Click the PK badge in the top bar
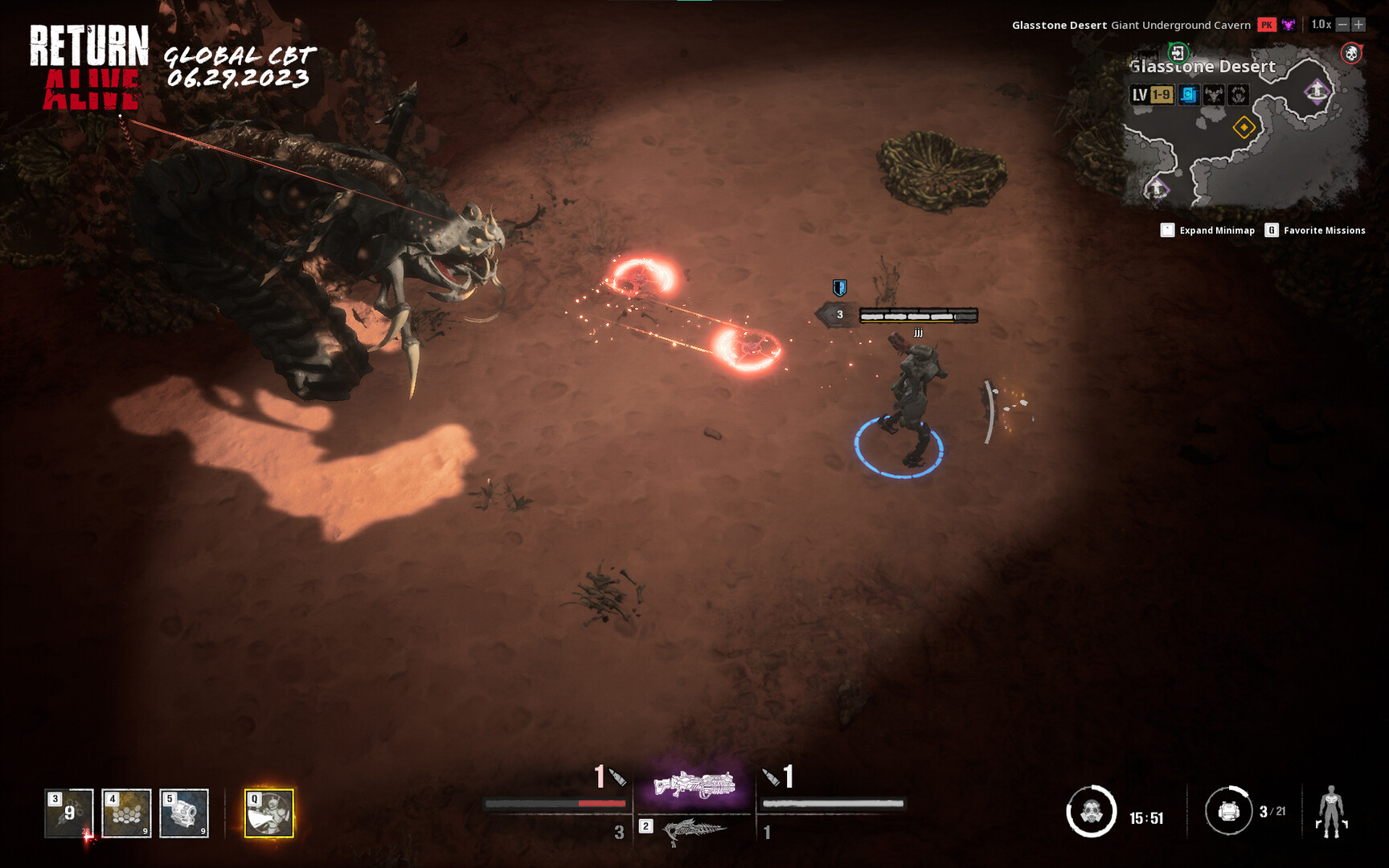The image size is (1389, 868). click(x=1266, y=25)
